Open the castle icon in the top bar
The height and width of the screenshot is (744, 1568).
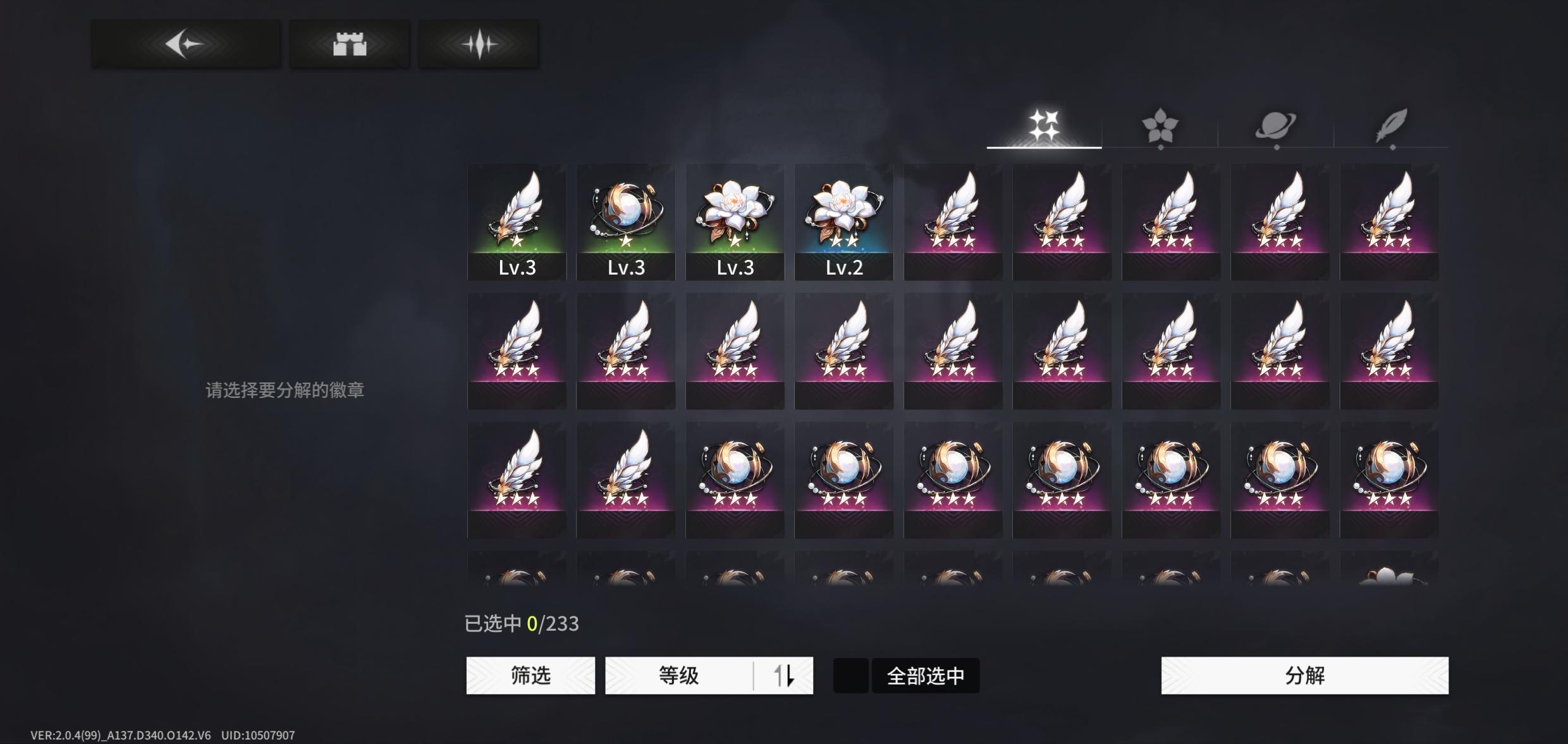349,42
